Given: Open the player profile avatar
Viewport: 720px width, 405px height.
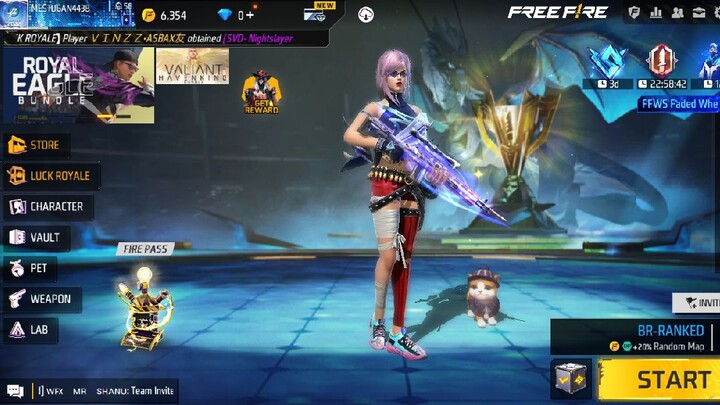Looking at the screenshot, I should 13,12.
